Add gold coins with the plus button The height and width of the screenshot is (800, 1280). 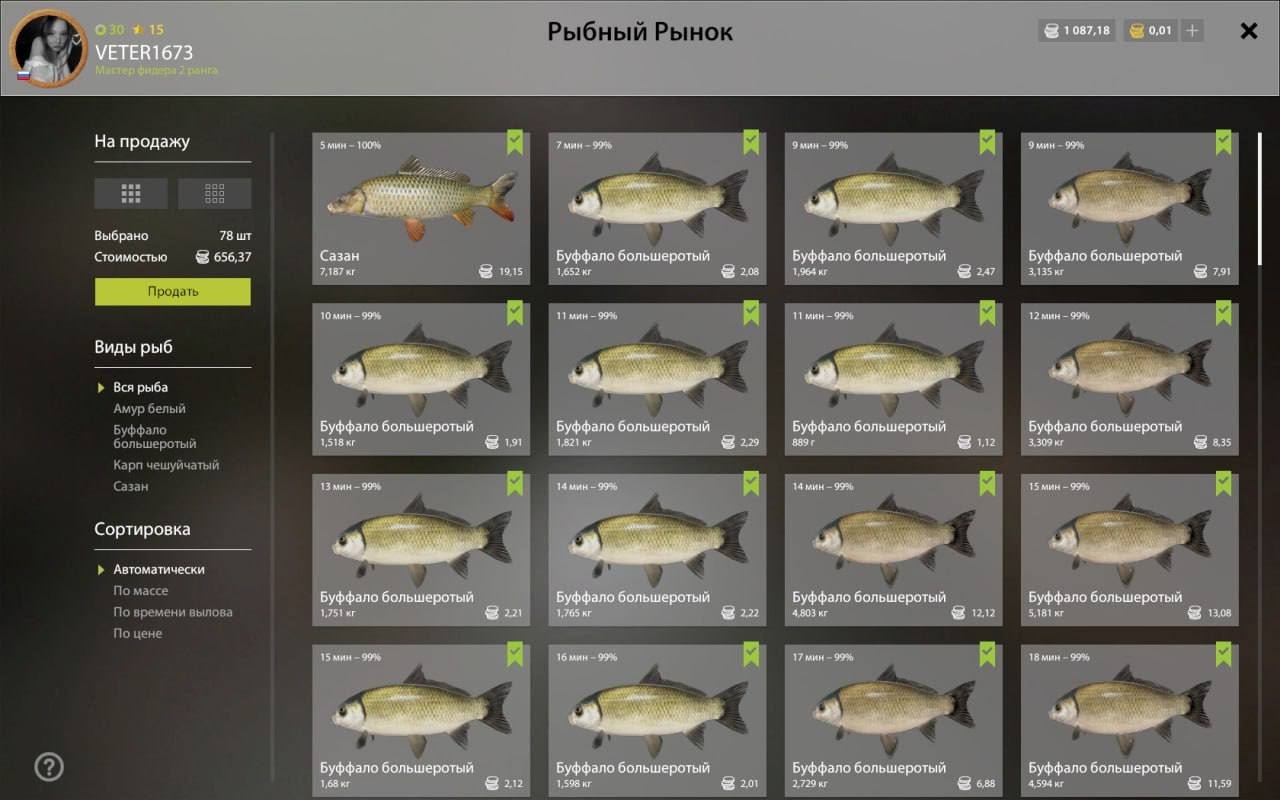pos(1191,31)
